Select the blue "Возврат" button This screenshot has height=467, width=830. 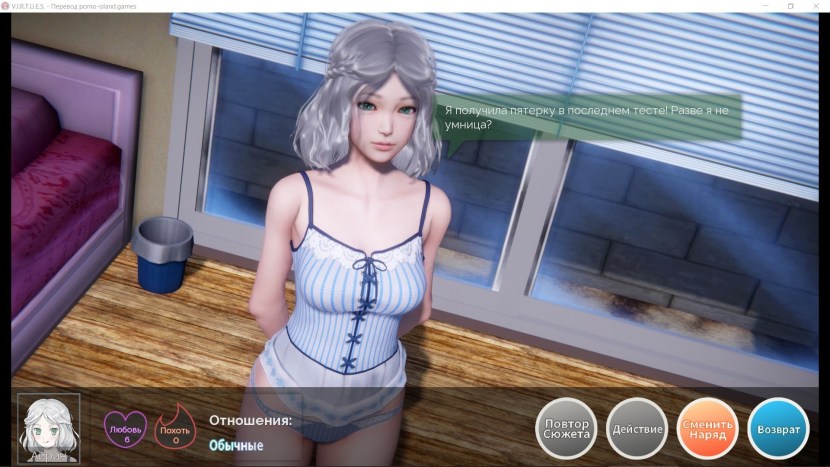(778, 429)
